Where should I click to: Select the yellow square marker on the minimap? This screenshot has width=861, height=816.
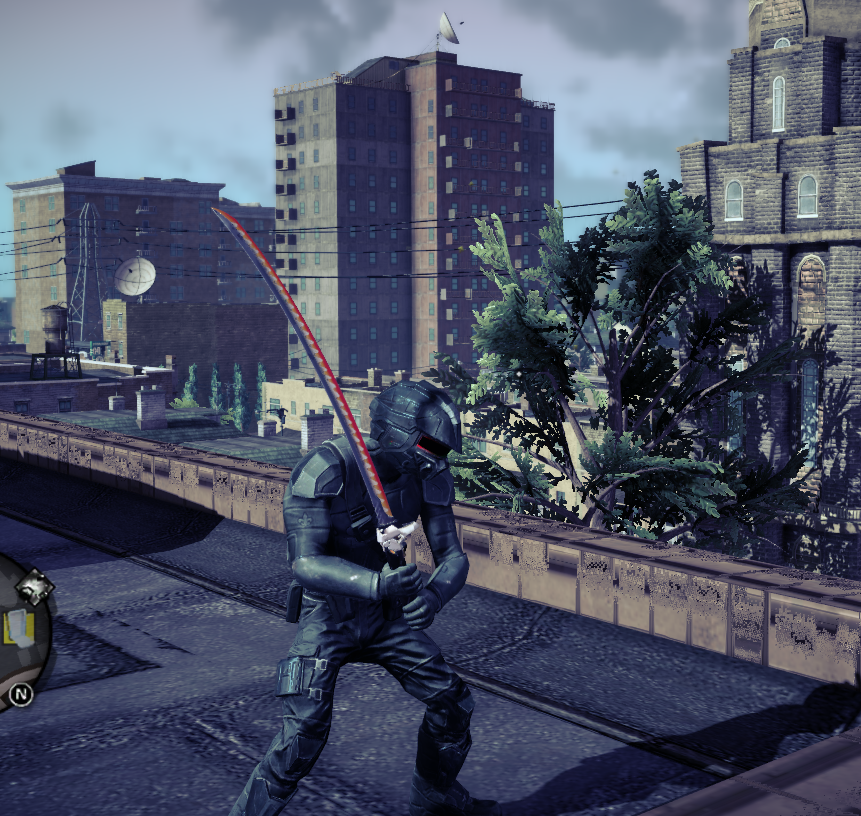[x=20, y=627]
